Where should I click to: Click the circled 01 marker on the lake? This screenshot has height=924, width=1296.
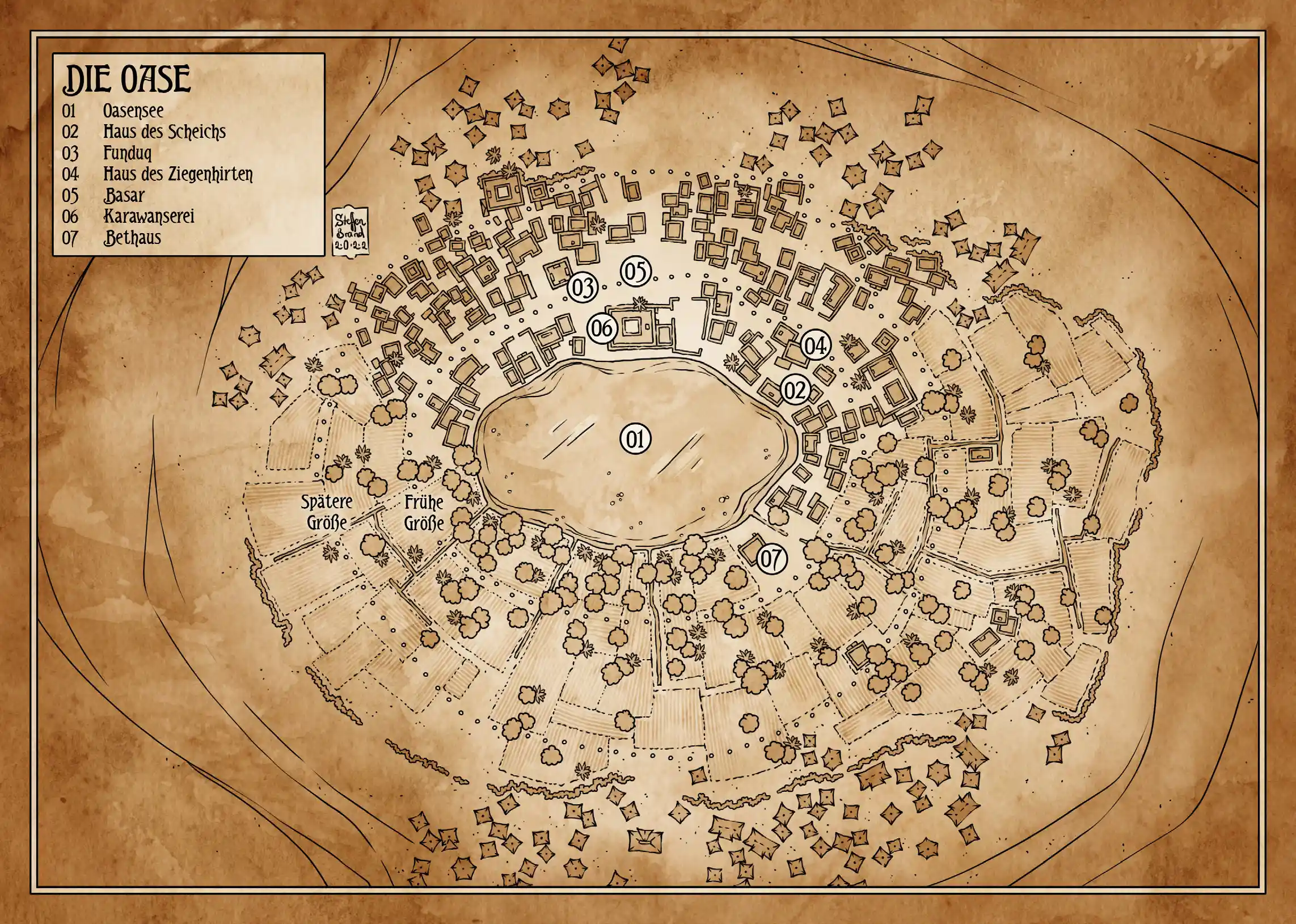pyautogui.click(x=635, y=439)
